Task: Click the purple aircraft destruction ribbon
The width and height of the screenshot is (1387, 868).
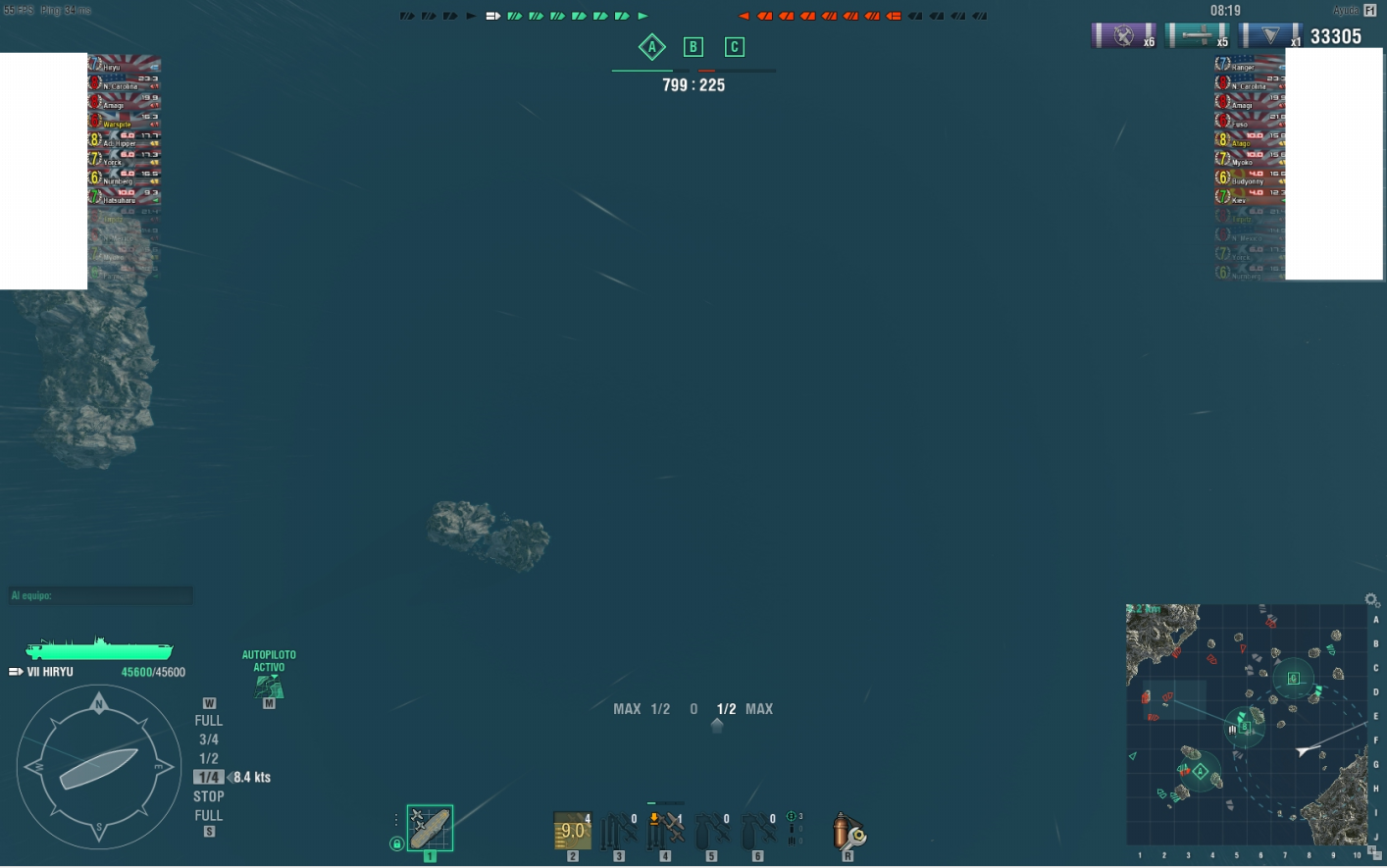Action: (x=1124, y=35)
